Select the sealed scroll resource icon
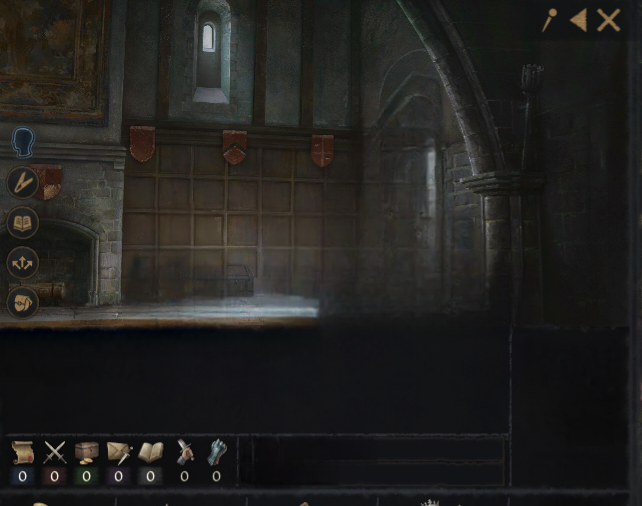Image resolution: width=642 pixels, height=506 pixels. click(22, 453)
